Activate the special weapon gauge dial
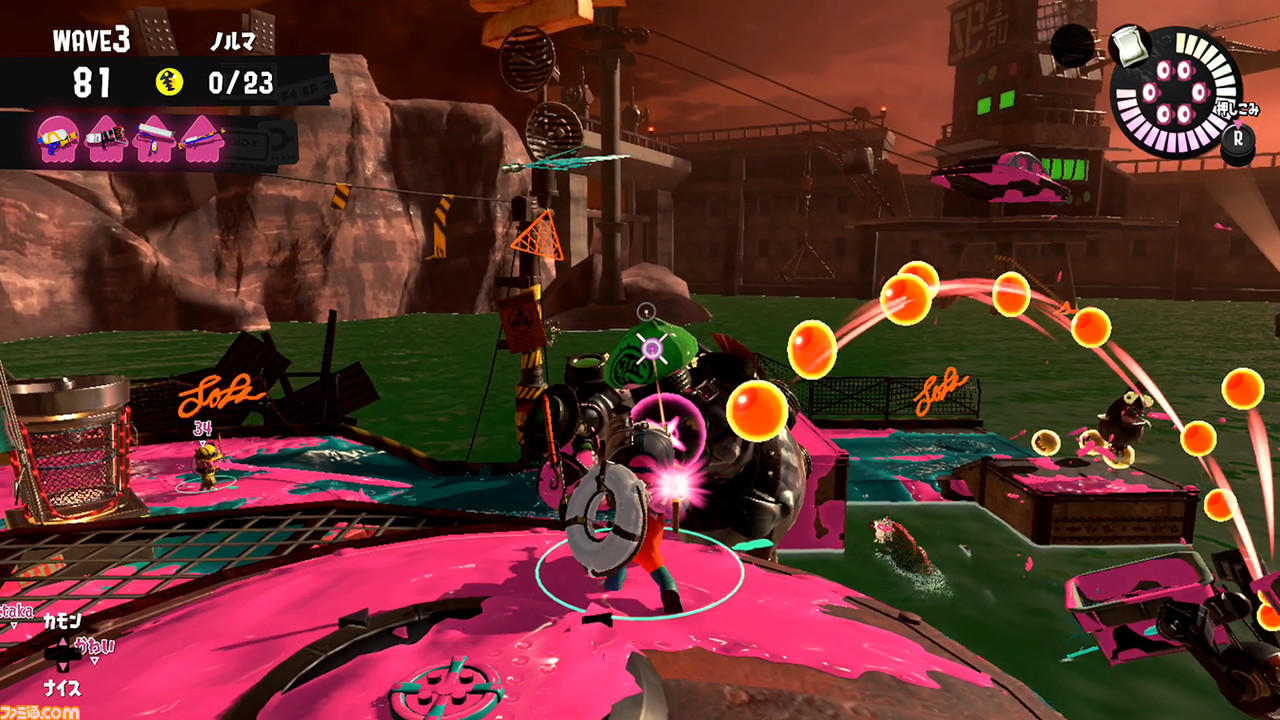The image size is (1280, 720). coord(1174,92)
